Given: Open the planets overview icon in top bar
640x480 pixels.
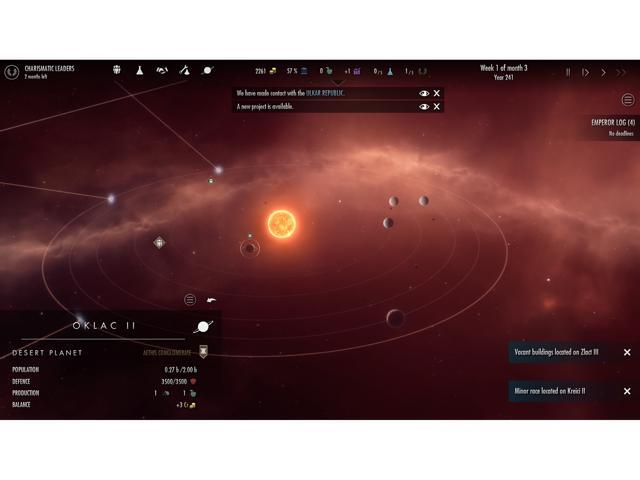Looking at the screenshot, I should click(208, 70).
